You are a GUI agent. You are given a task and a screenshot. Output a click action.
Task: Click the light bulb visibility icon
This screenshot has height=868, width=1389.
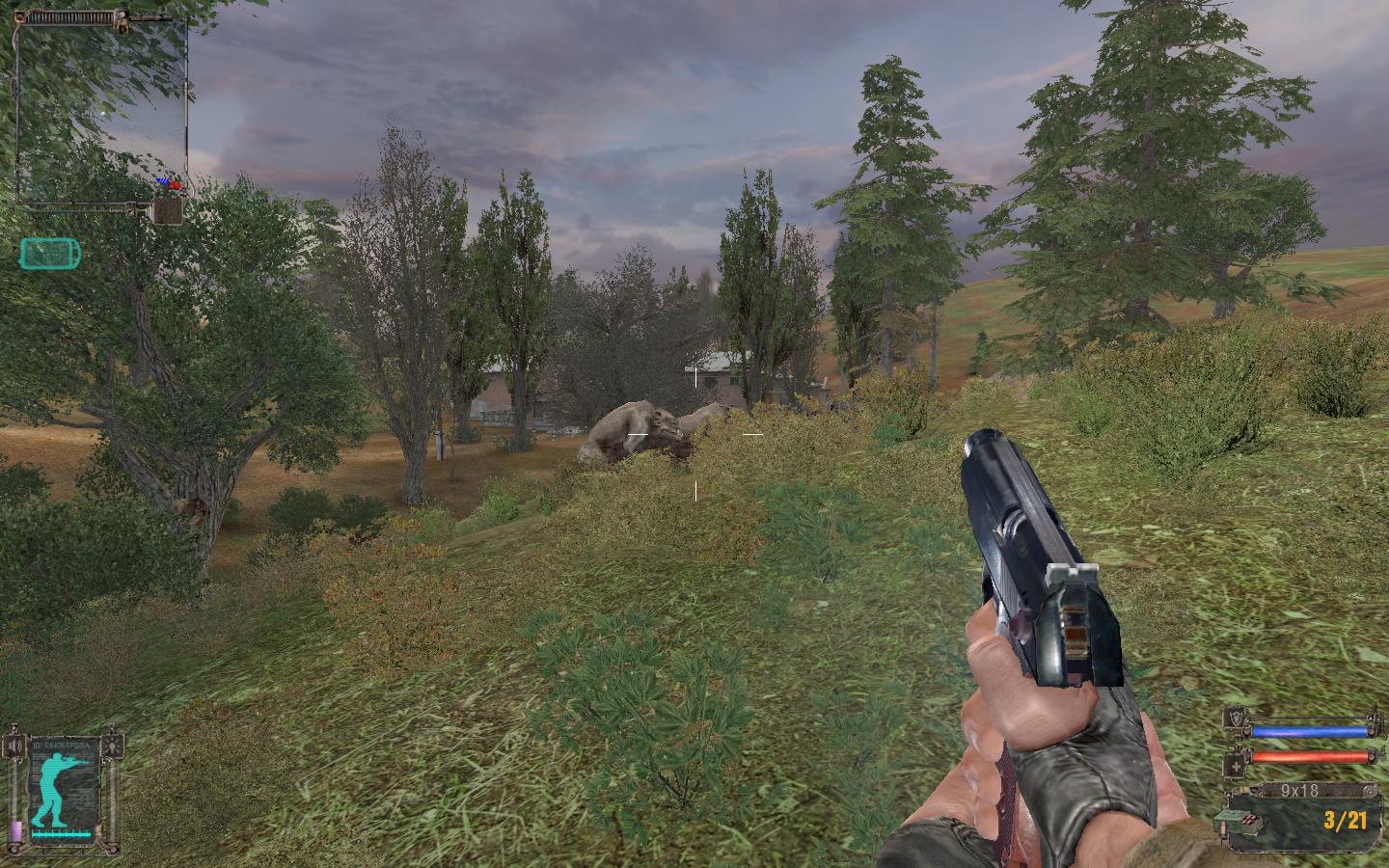115,746
